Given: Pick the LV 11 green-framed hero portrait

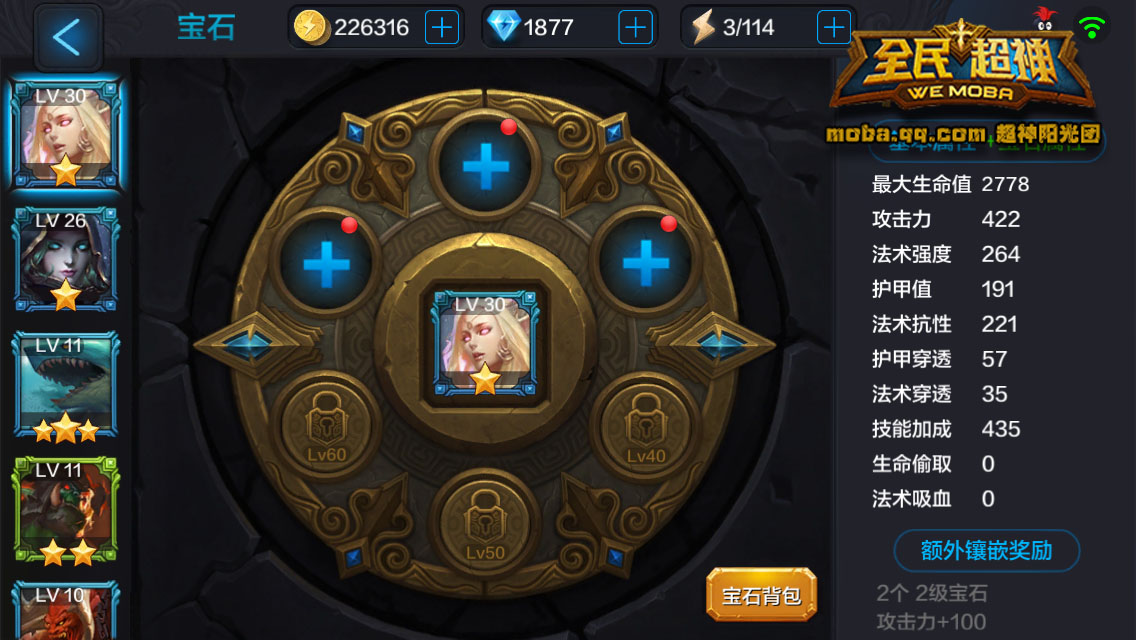Looking at the screenshot, I should click(x=65, y=510).
